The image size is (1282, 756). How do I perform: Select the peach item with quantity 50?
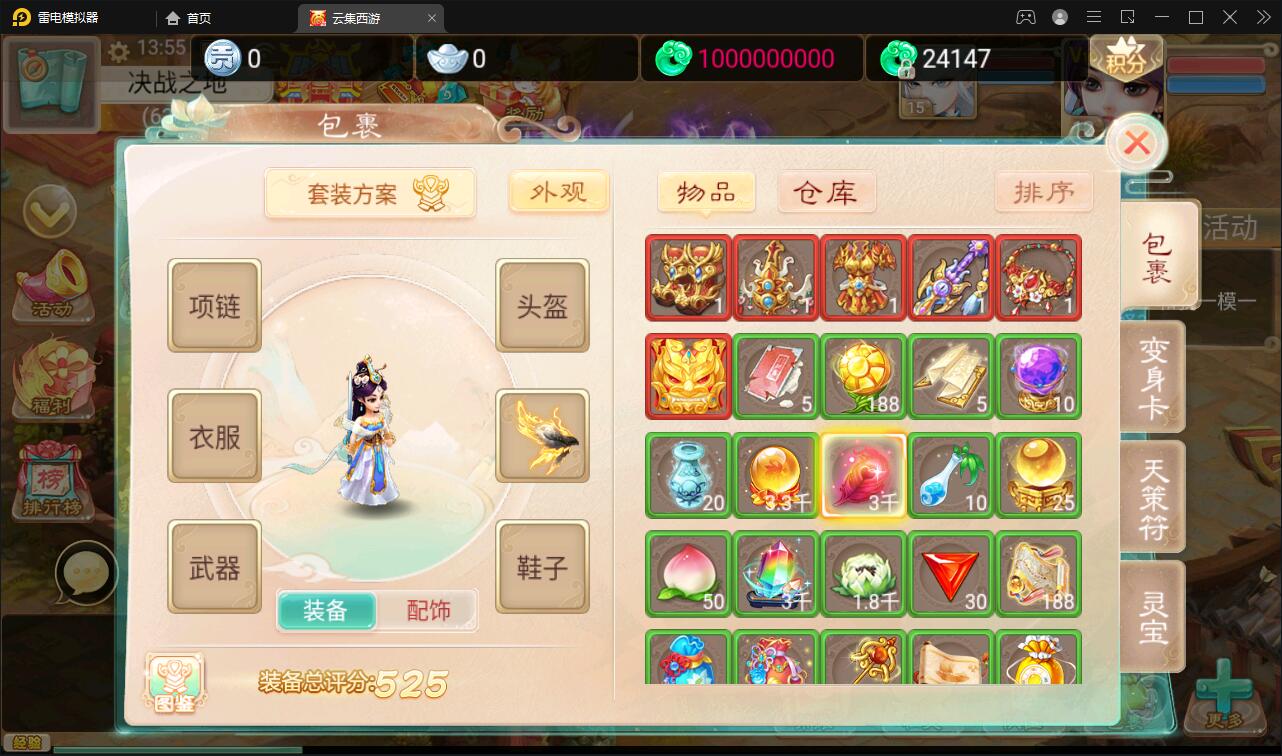point(688,573)
